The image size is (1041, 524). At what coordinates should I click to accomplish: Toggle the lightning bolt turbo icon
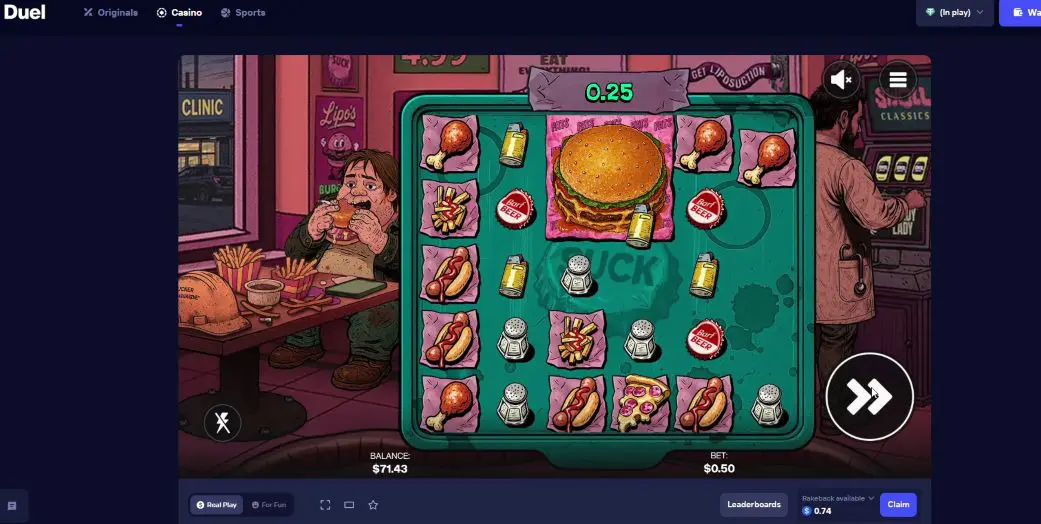[x=222, y=422]
